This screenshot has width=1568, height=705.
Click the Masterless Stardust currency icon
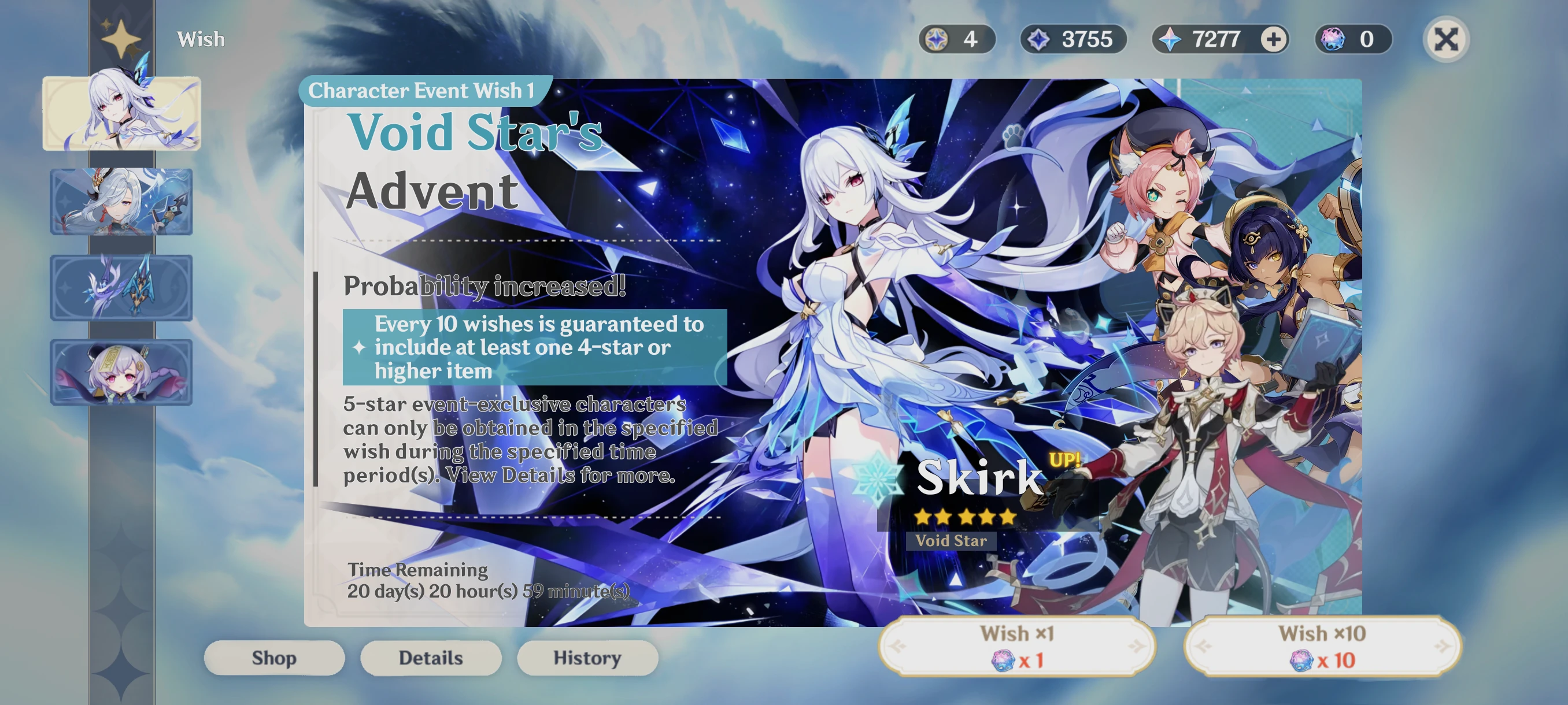click(935, 39)
